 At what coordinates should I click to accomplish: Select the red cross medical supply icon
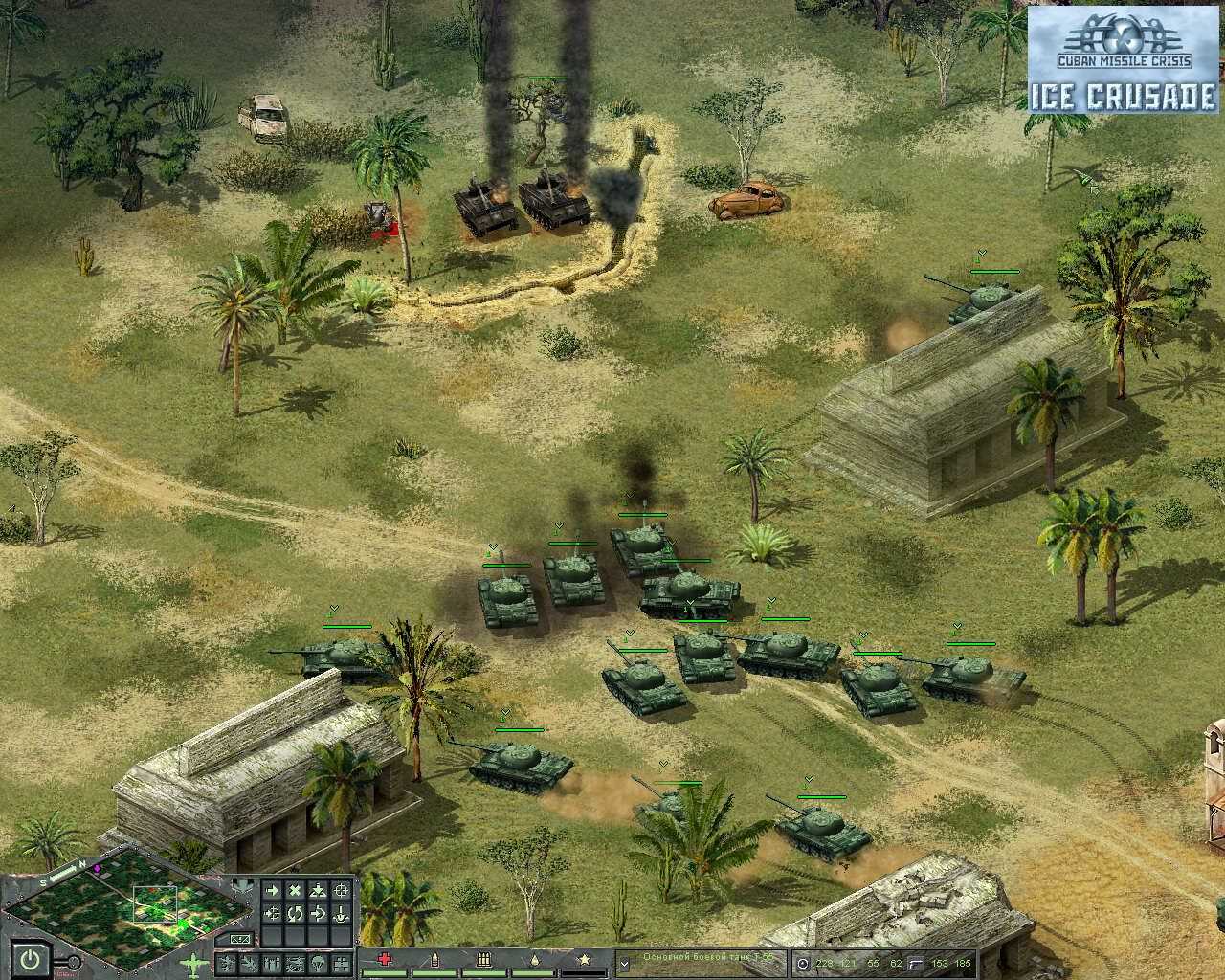point(383,960)
